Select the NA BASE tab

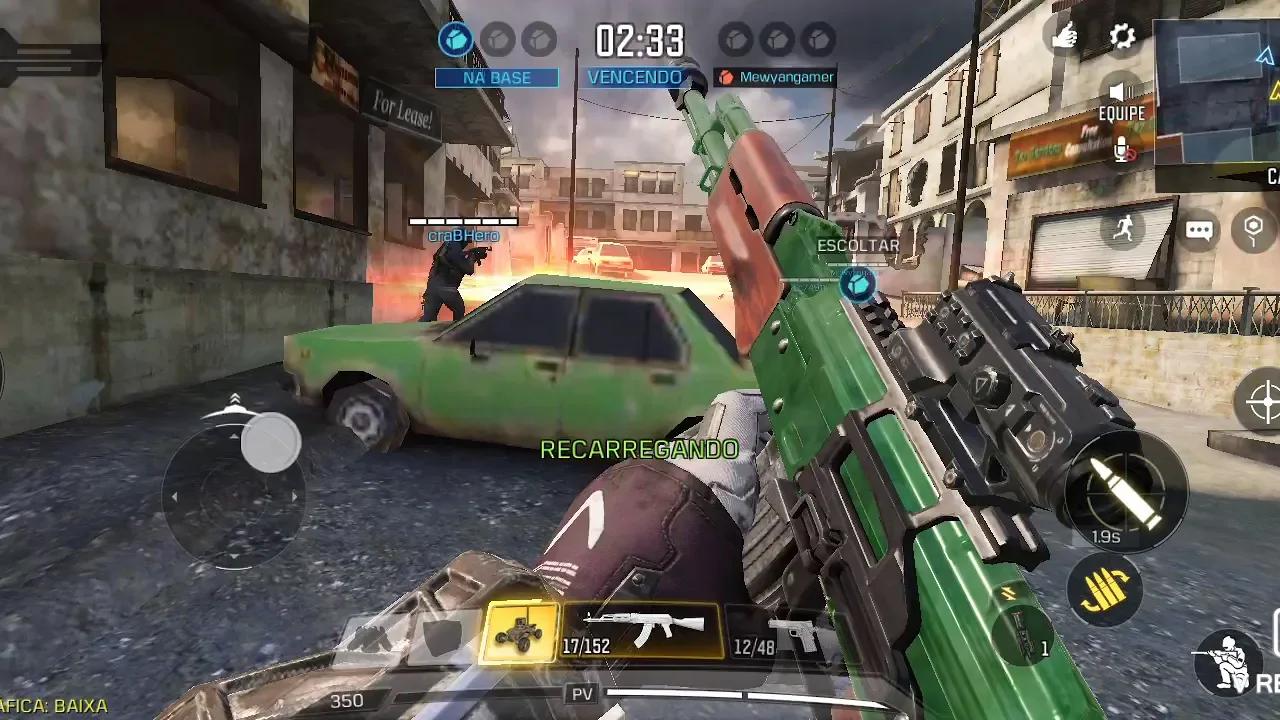[x=498, y=77]
